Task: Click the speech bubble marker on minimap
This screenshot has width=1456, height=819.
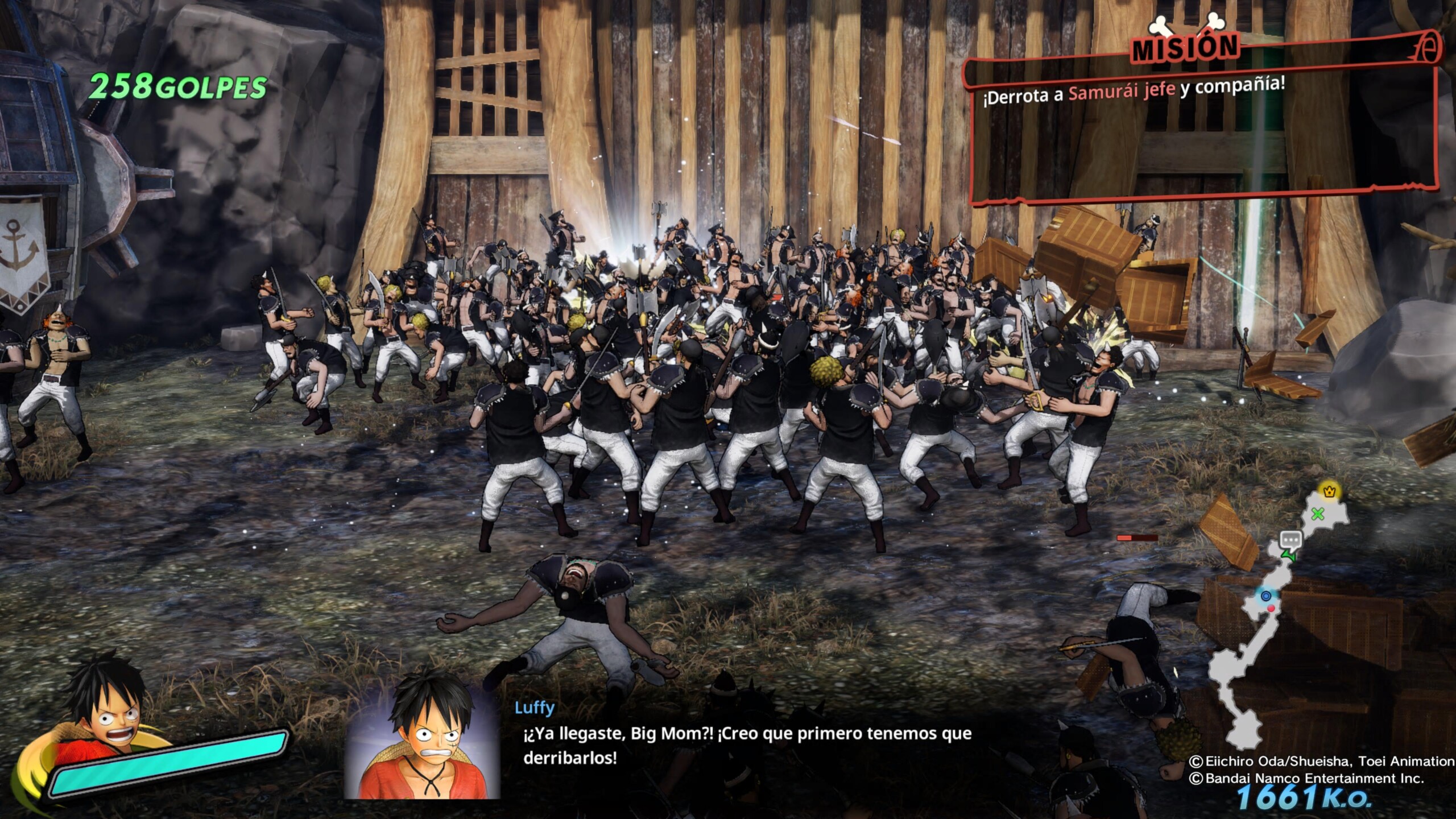Action: coord(1290,539)
